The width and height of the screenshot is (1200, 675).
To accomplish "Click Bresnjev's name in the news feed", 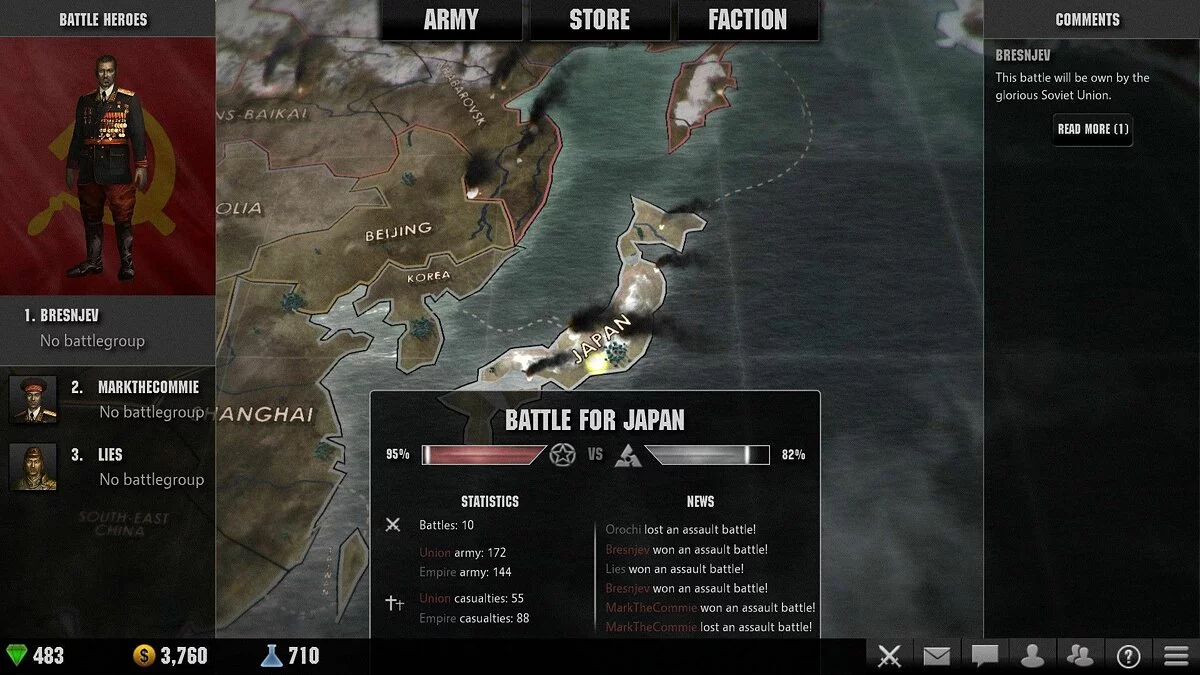I will click(627, 549).
